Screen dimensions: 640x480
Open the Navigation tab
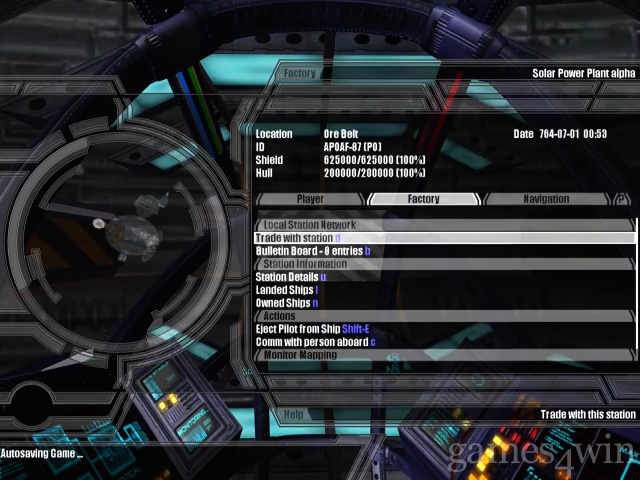[546, 199]
